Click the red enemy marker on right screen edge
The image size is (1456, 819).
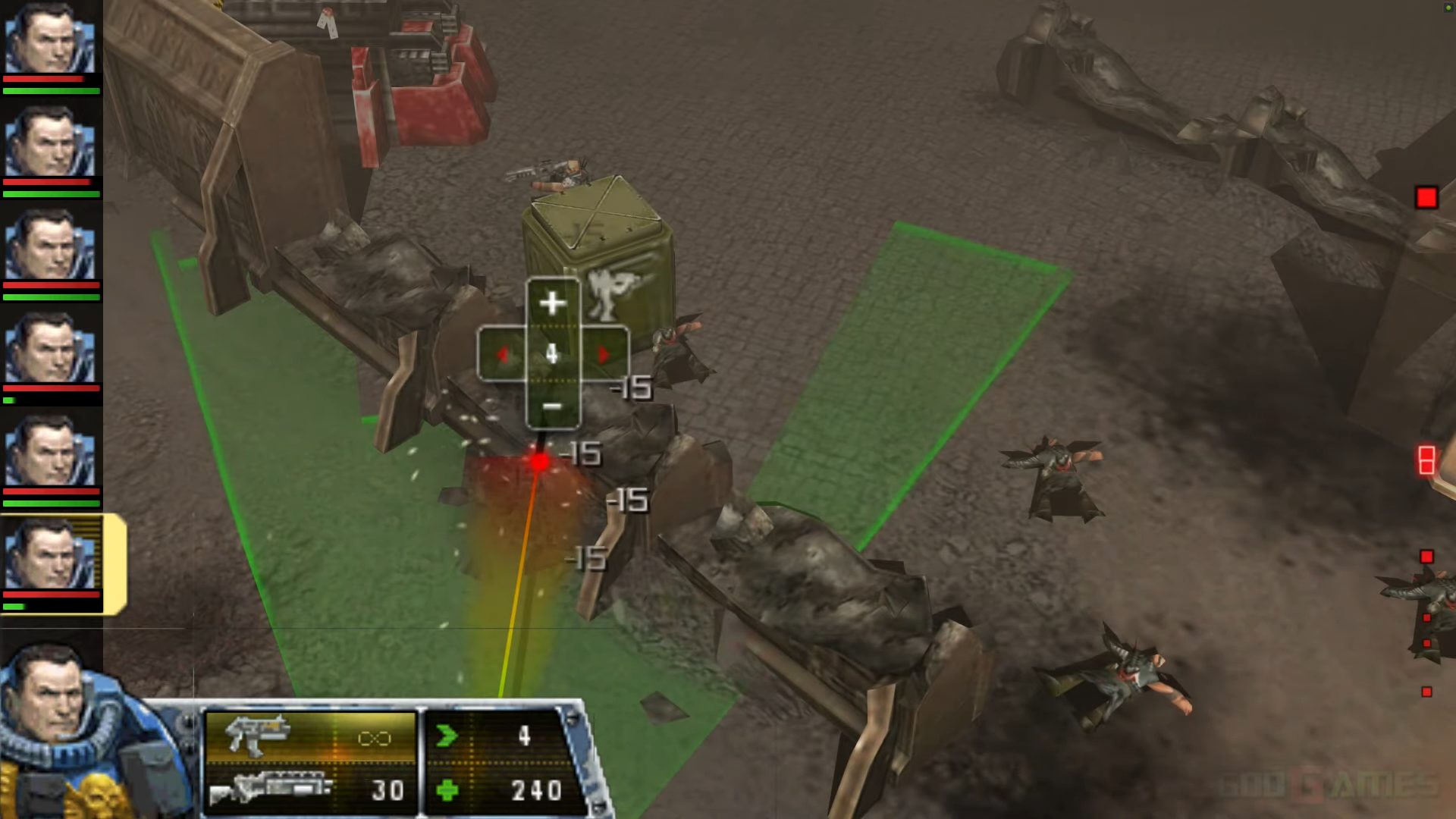[1427, 199]
